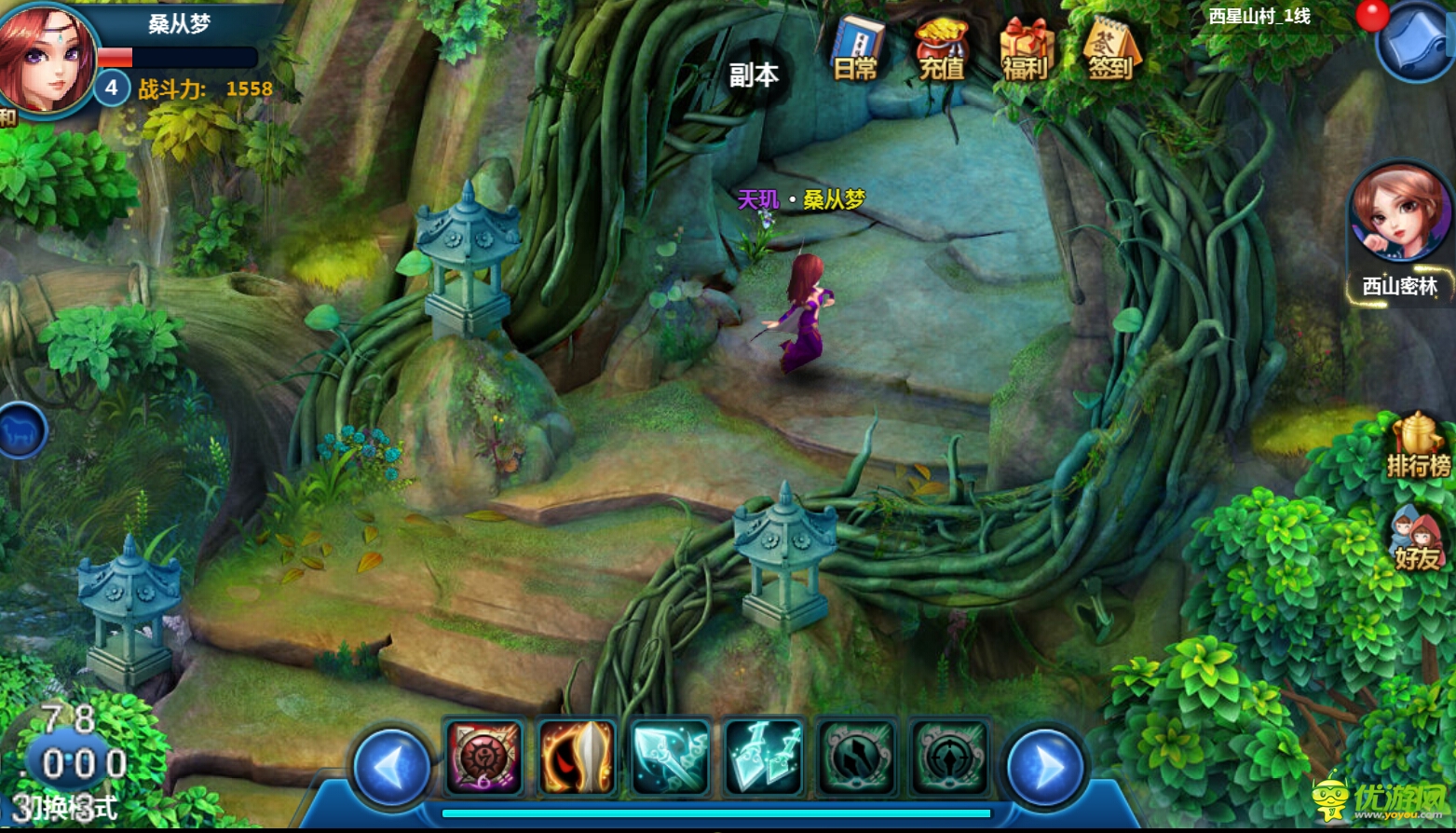The image size is (1456, 833).
Task: Activate the red sun emblem skill
Action: (x=483, y=757)
